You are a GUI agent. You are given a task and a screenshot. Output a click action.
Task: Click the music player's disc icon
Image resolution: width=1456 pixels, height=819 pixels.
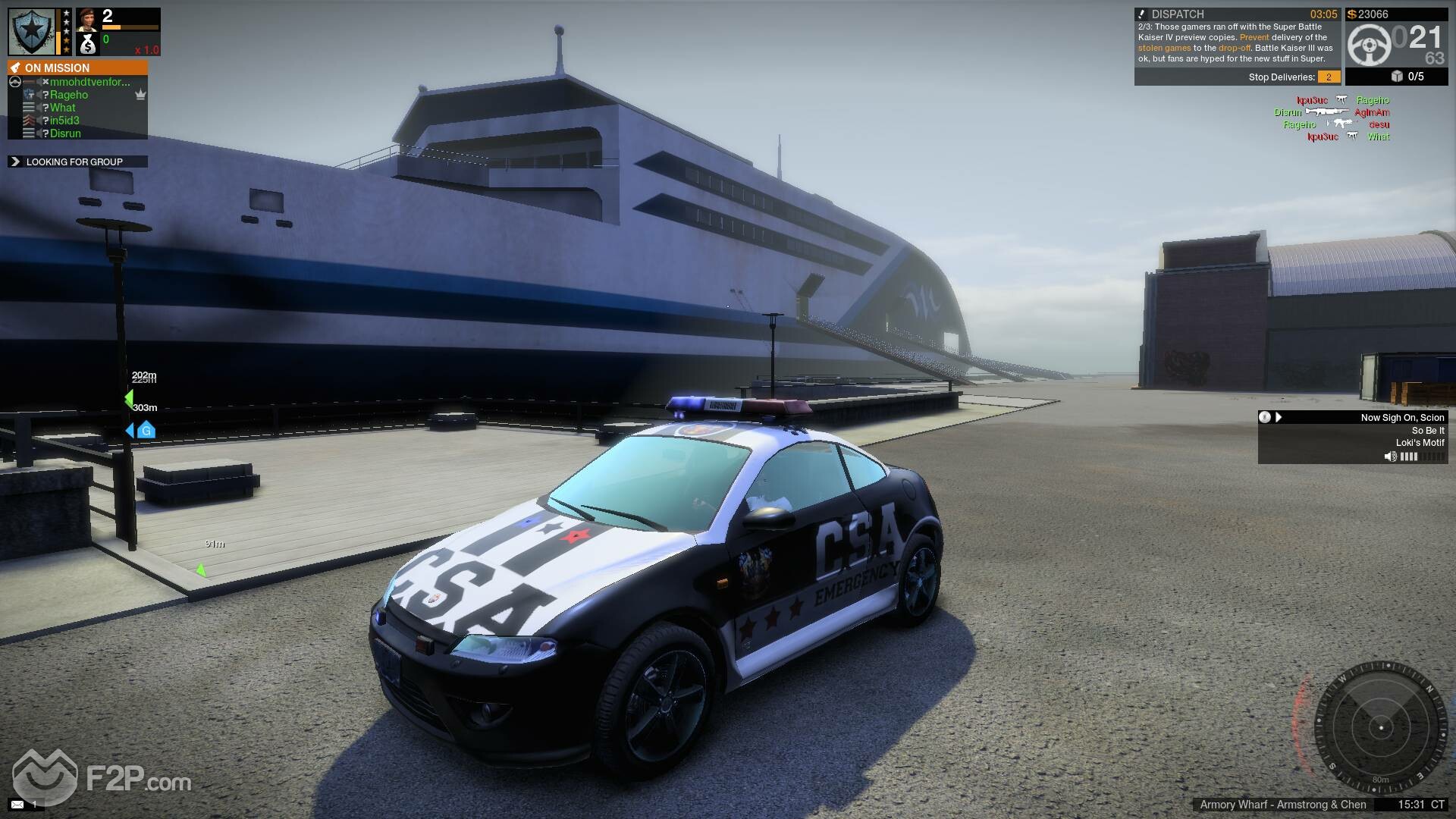click(x=1264, y=417)
